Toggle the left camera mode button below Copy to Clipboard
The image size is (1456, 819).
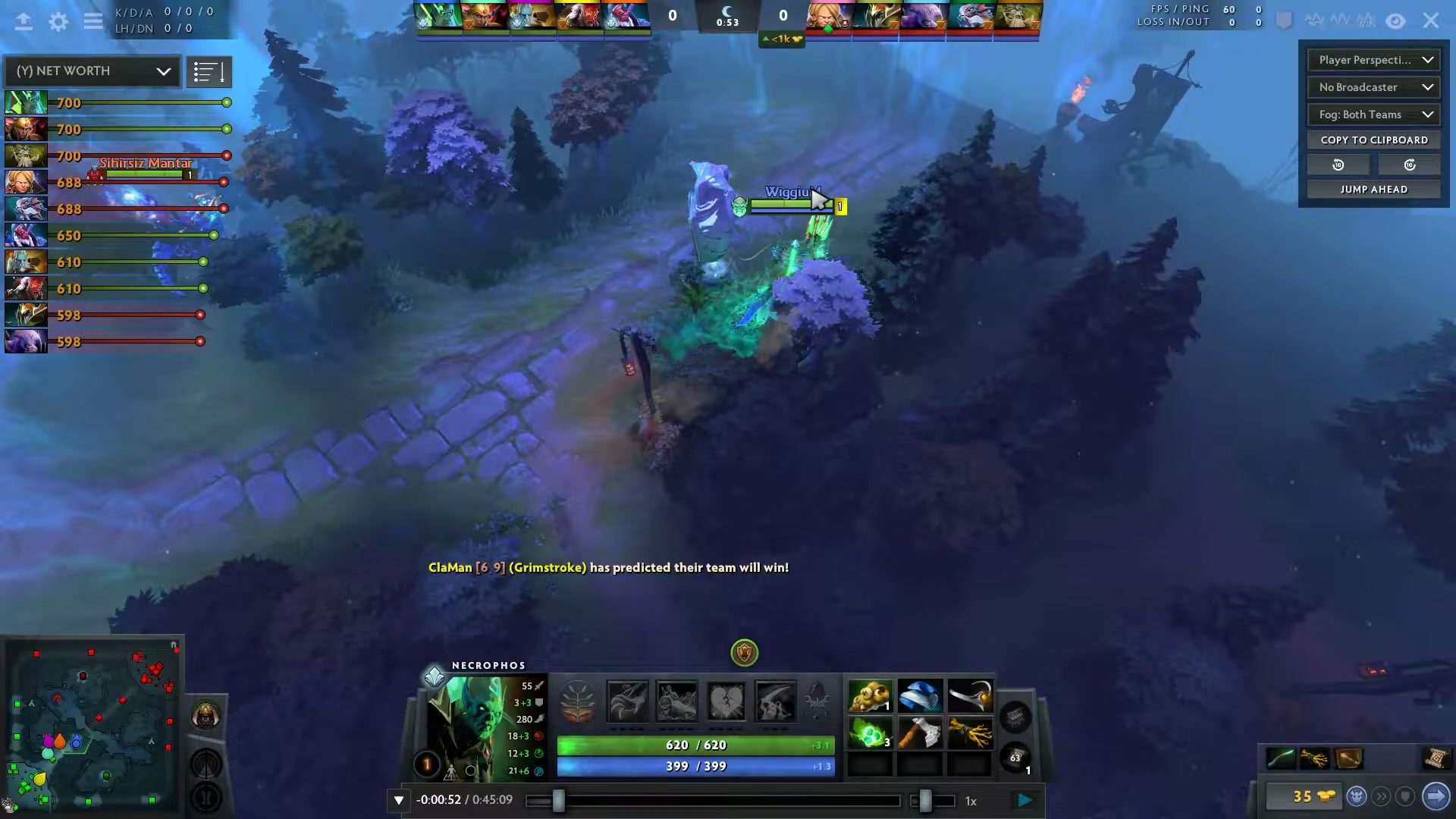click(1338, 165)
